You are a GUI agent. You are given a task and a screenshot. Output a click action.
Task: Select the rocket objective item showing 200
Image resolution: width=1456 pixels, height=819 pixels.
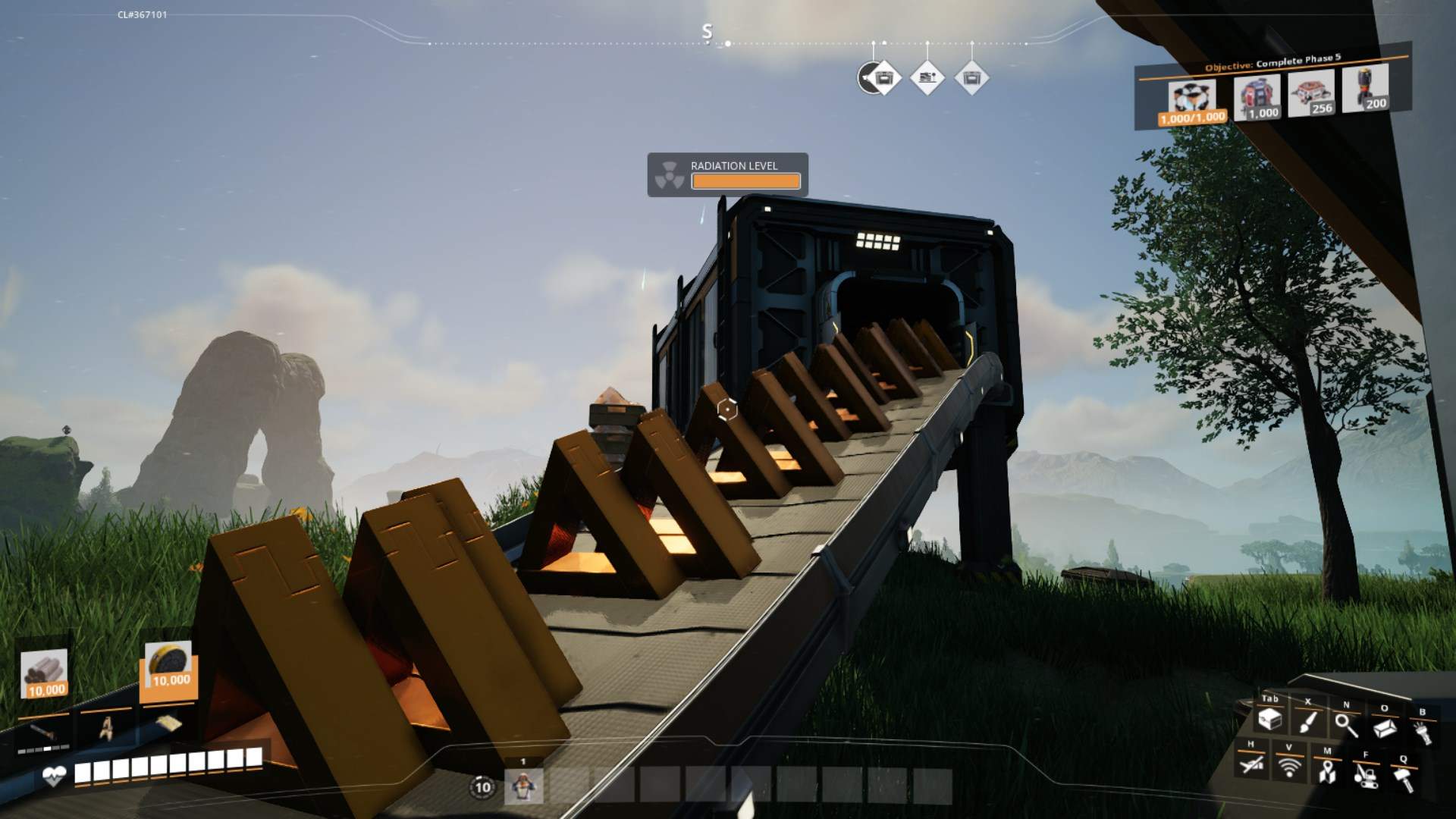pos(1366,89)
